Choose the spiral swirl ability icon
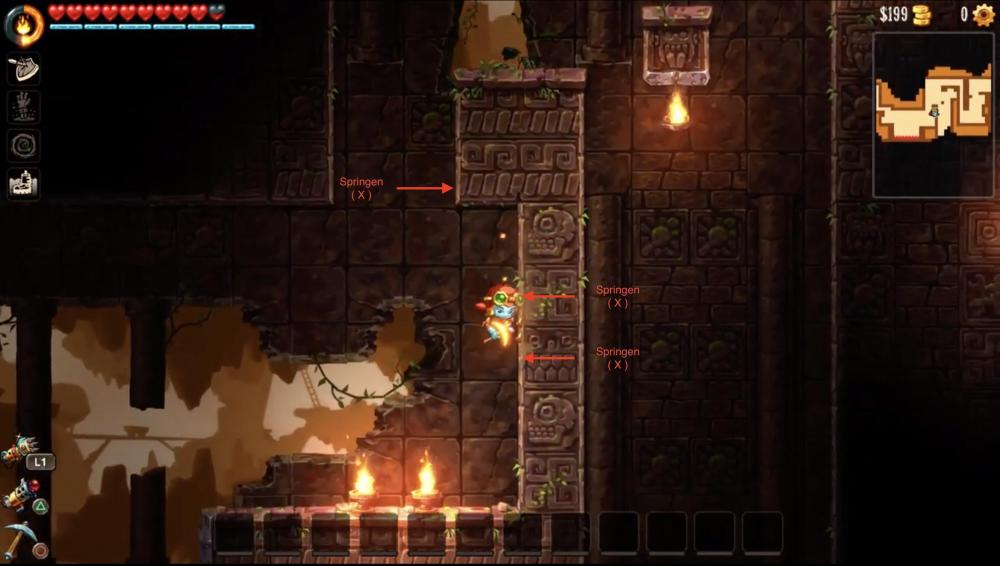Screen dimensions: 1000x566 tap(24, 146)
